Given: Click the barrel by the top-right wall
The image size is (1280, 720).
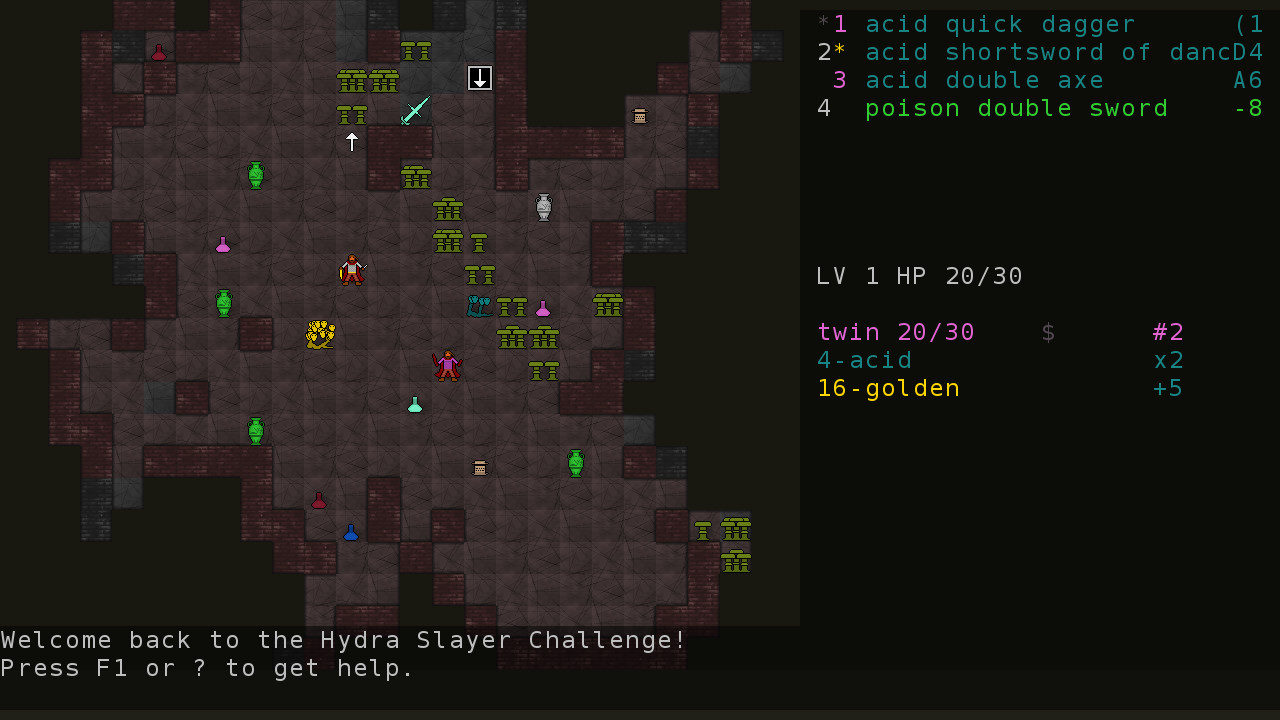Looking at the screenshot, I should 639,116.
